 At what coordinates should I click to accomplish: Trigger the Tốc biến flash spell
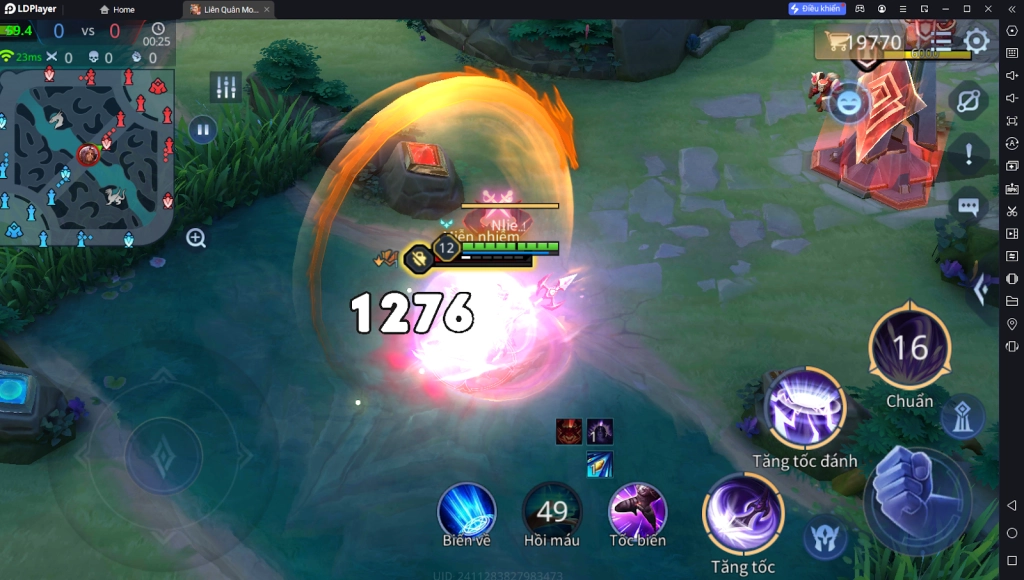tap(638, 510)
